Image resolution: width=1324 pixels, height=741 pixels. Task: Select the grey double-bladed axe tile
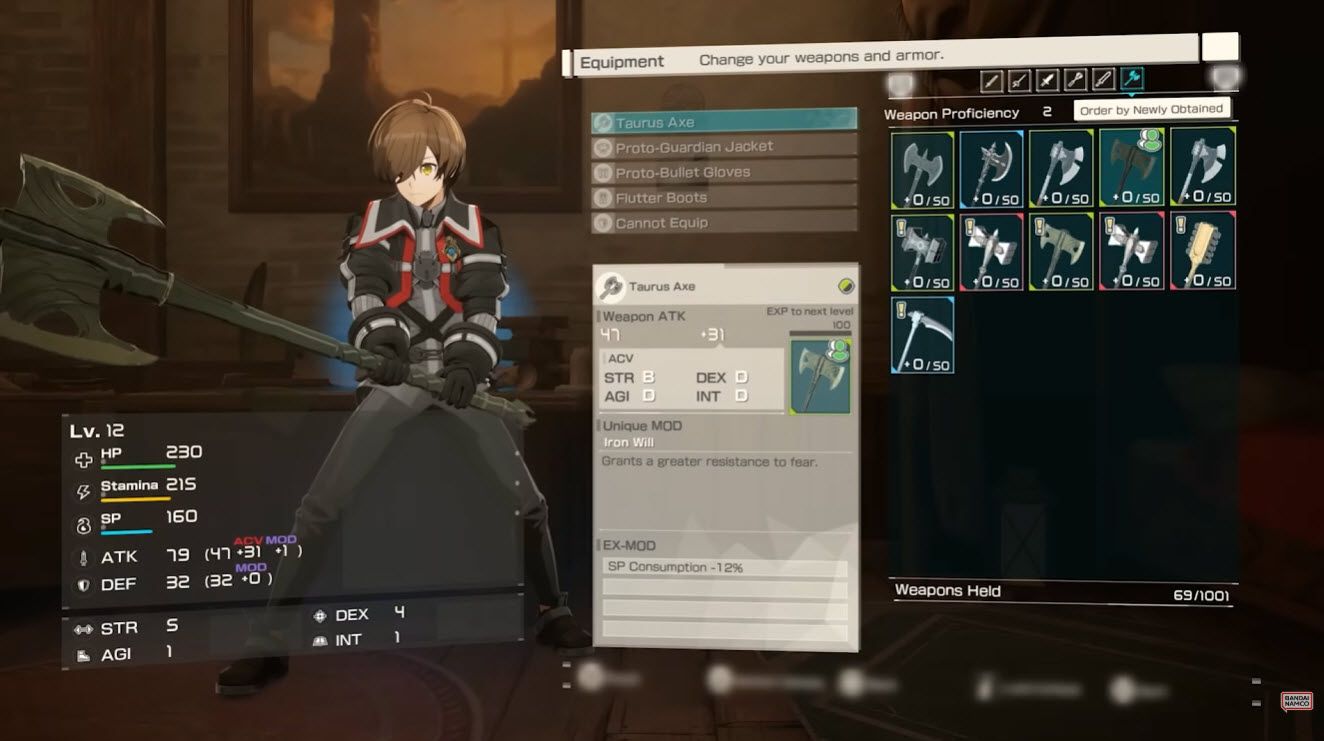[922, 168]
